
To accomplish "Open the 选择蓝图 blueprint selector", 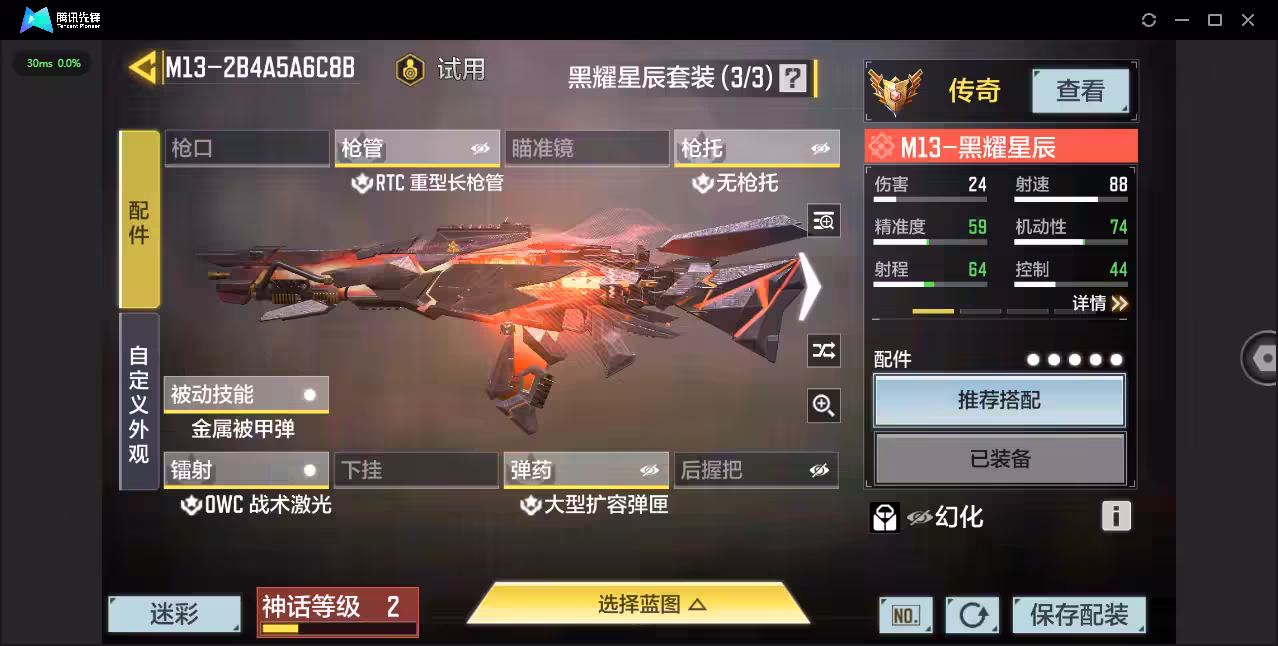I will pyautogui.click(x=638, y=604).
